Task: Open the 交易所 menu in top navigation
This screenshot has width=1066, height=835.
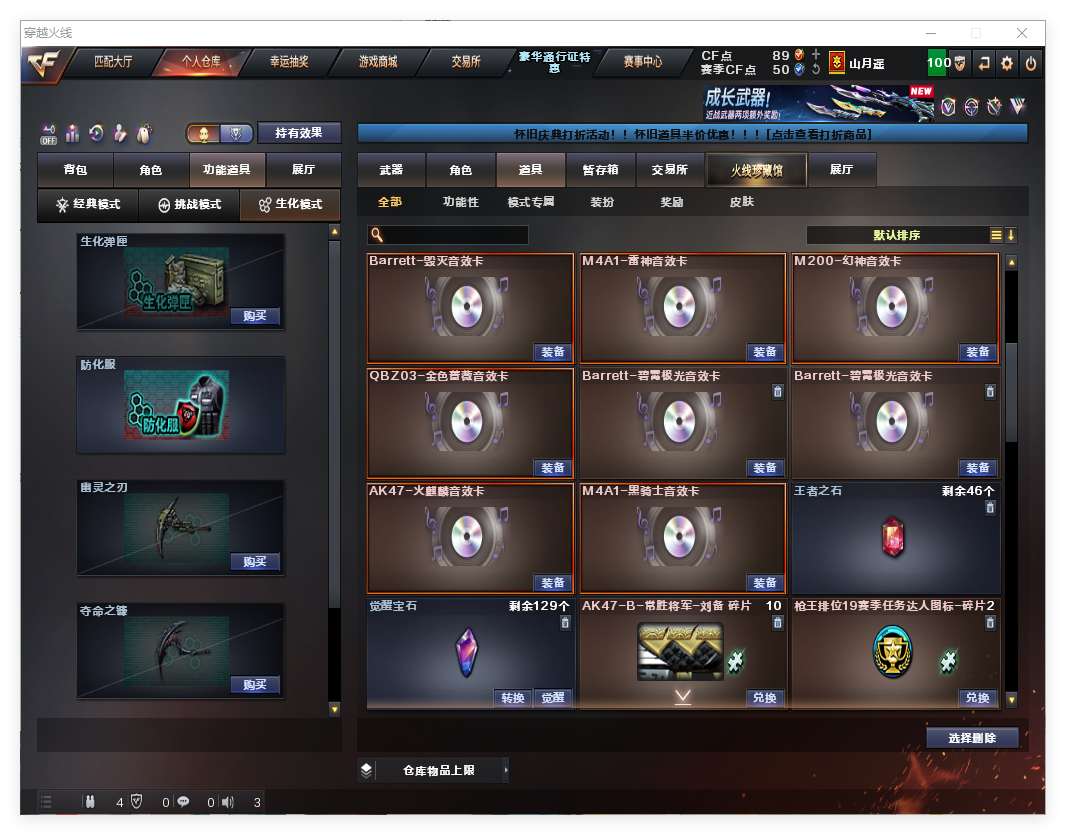Action: coord(466,62)
